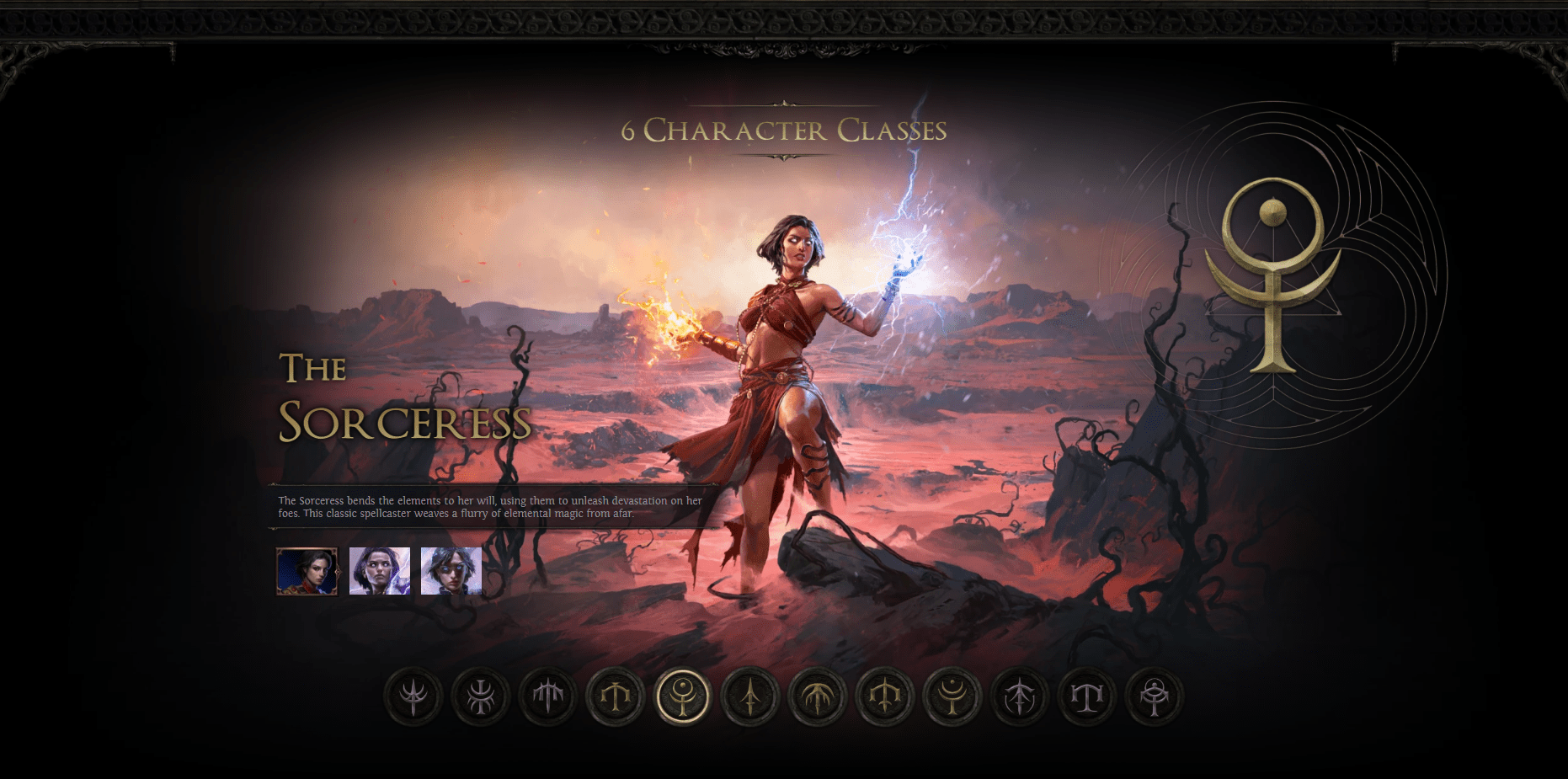The image size is (1568, 779).
Task: Select the highlighted Sorceress class icon
Action: pyautogui.click(x=684, y=697)
